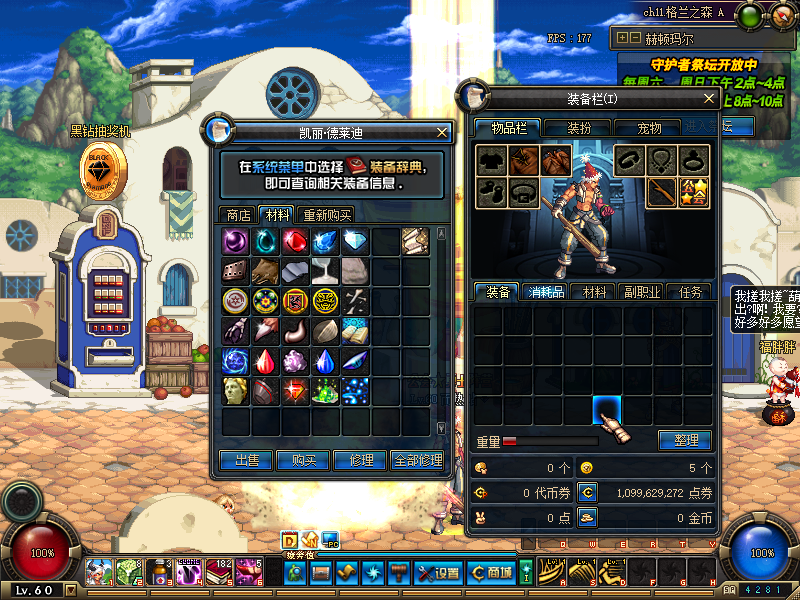Close the 装备栏 inventory window
800x600 pixels.
coord(708,99)
